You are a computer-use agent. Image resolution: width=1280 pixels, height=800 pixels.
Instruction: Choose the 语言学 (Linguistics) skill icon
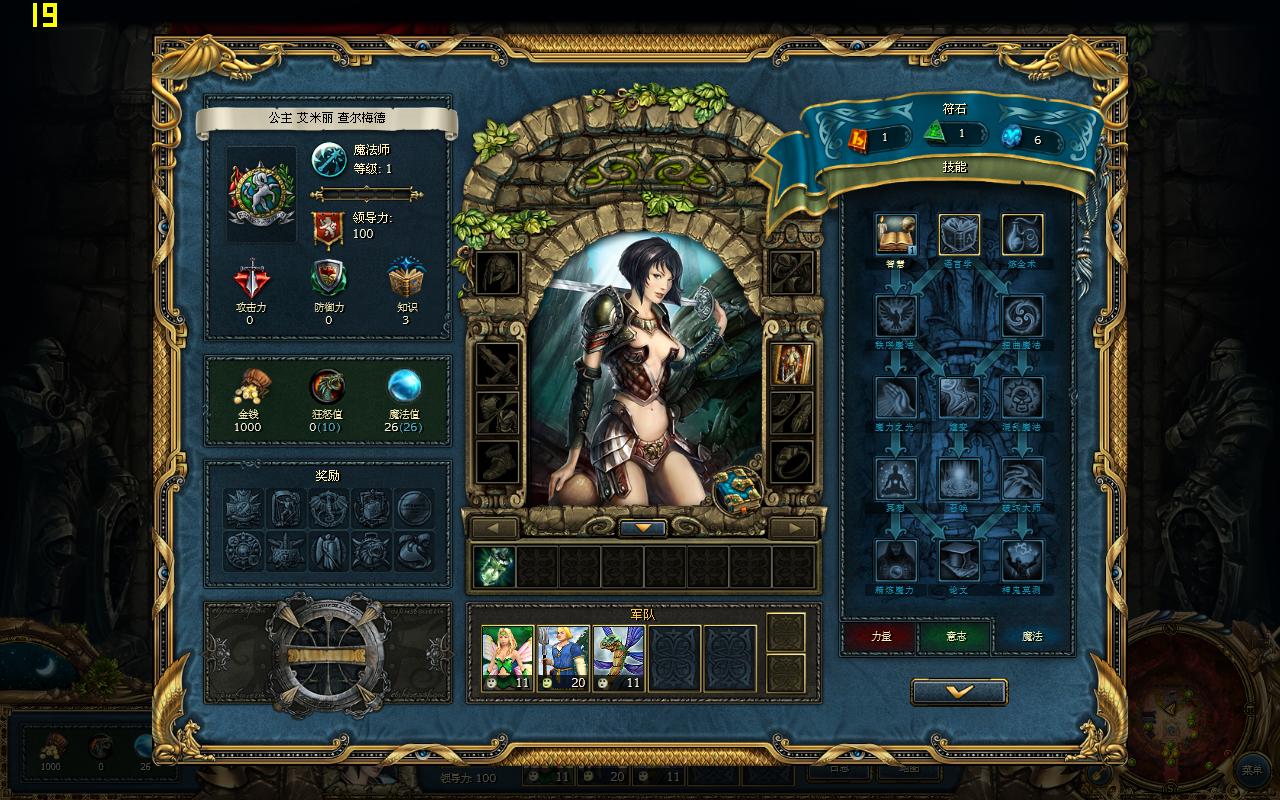point(959,235)
